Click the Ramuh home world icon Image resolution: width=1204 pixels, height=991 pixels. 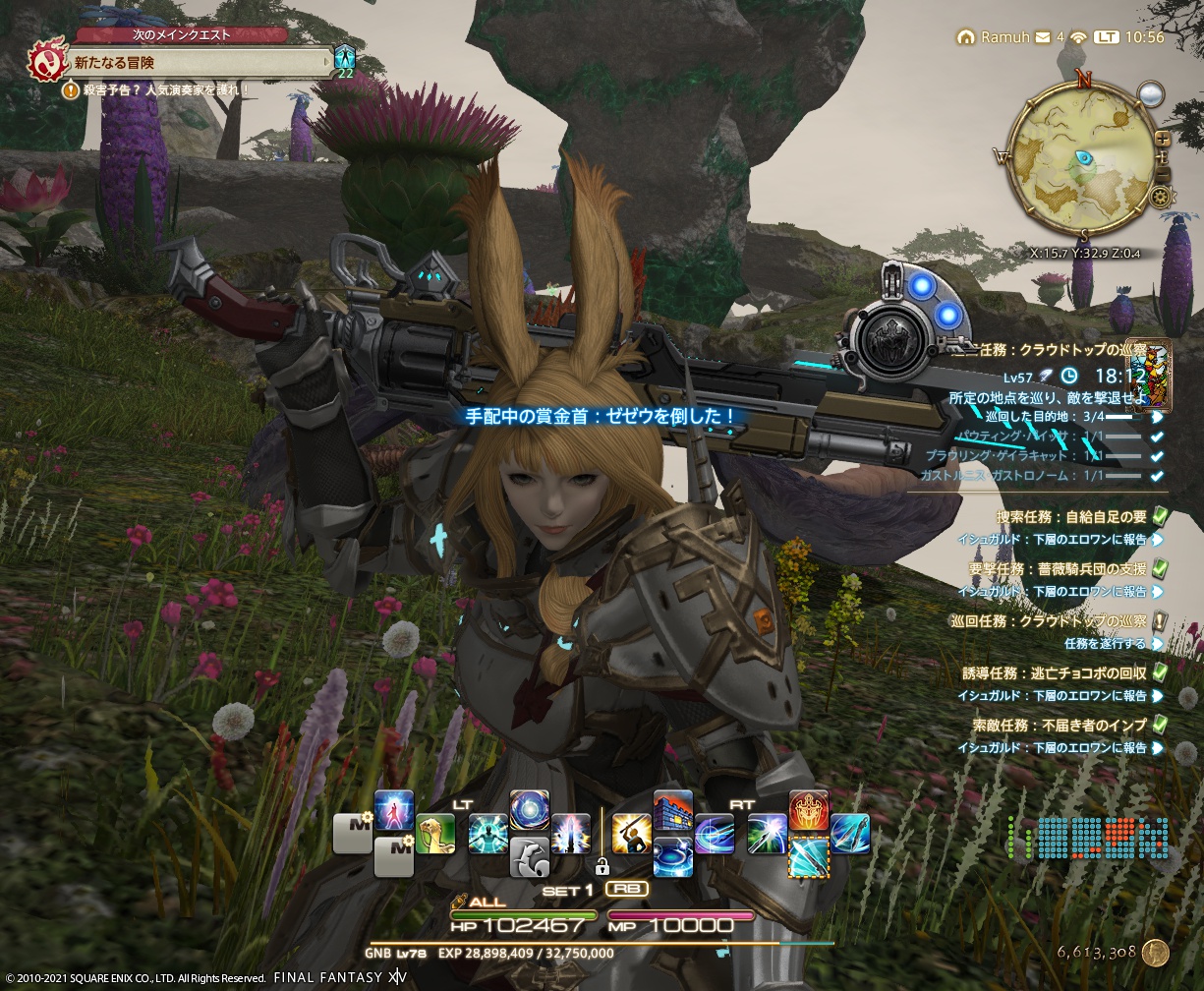click(966, 37)
